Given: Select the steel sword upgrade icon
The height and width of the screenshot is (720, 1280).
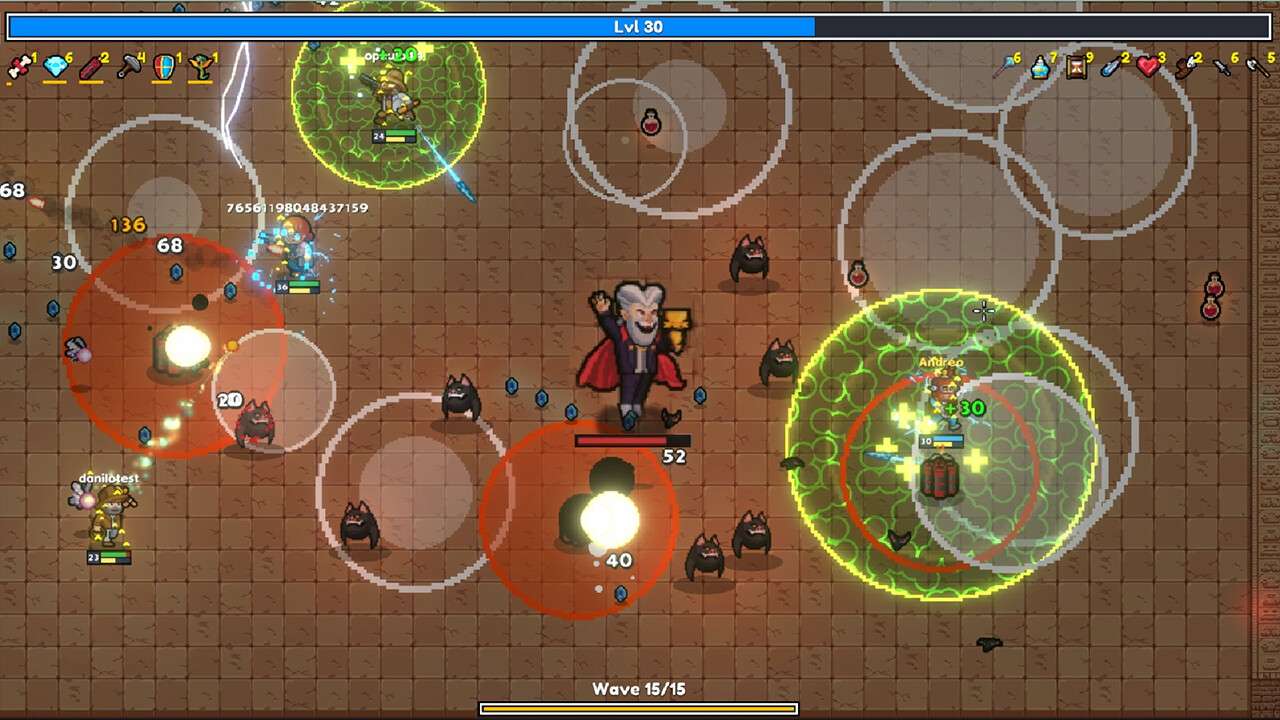Looking at the screenshot, I should [x=1222, y=67].
